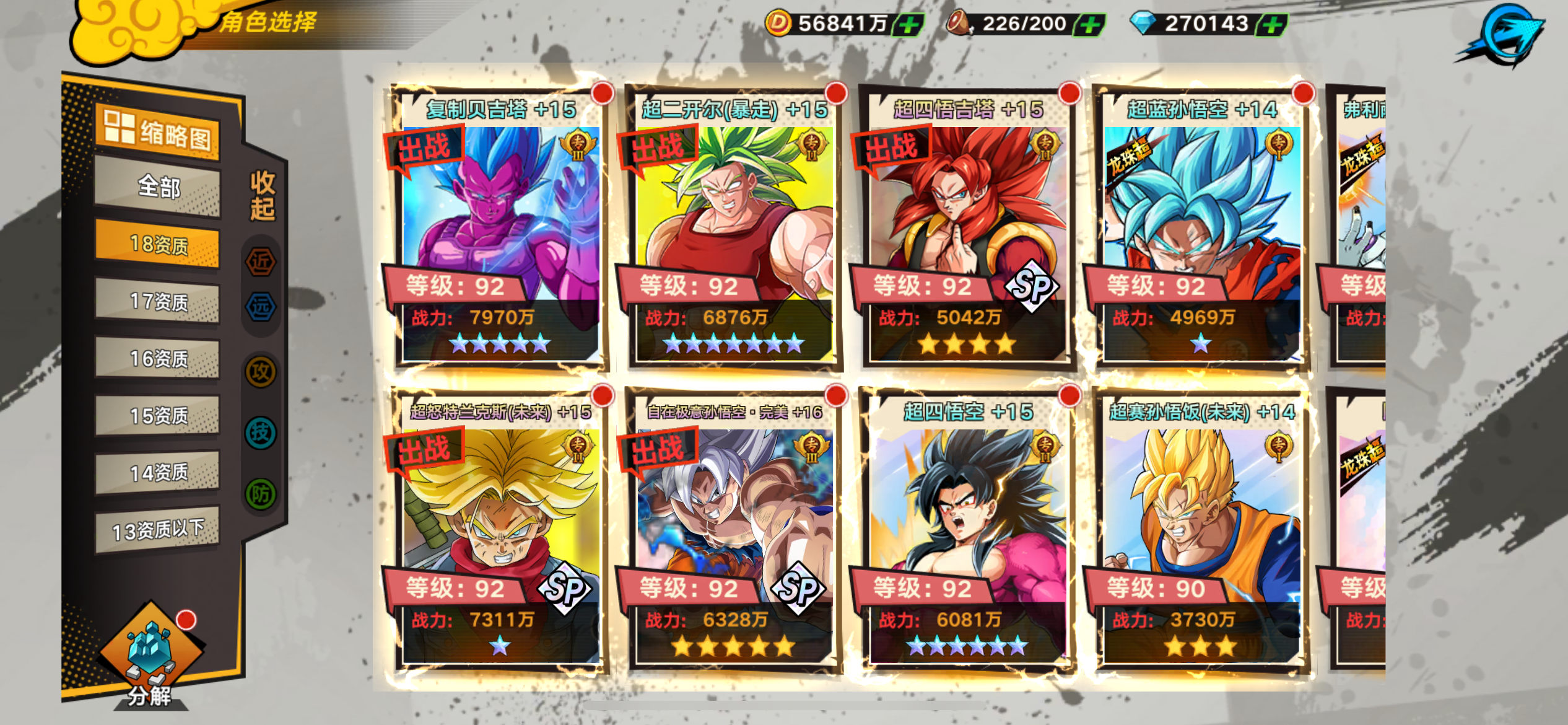Toggle the 攻 attack type filter
Image resolution: width=1568 pixels, height=725 pixels.
261,372
